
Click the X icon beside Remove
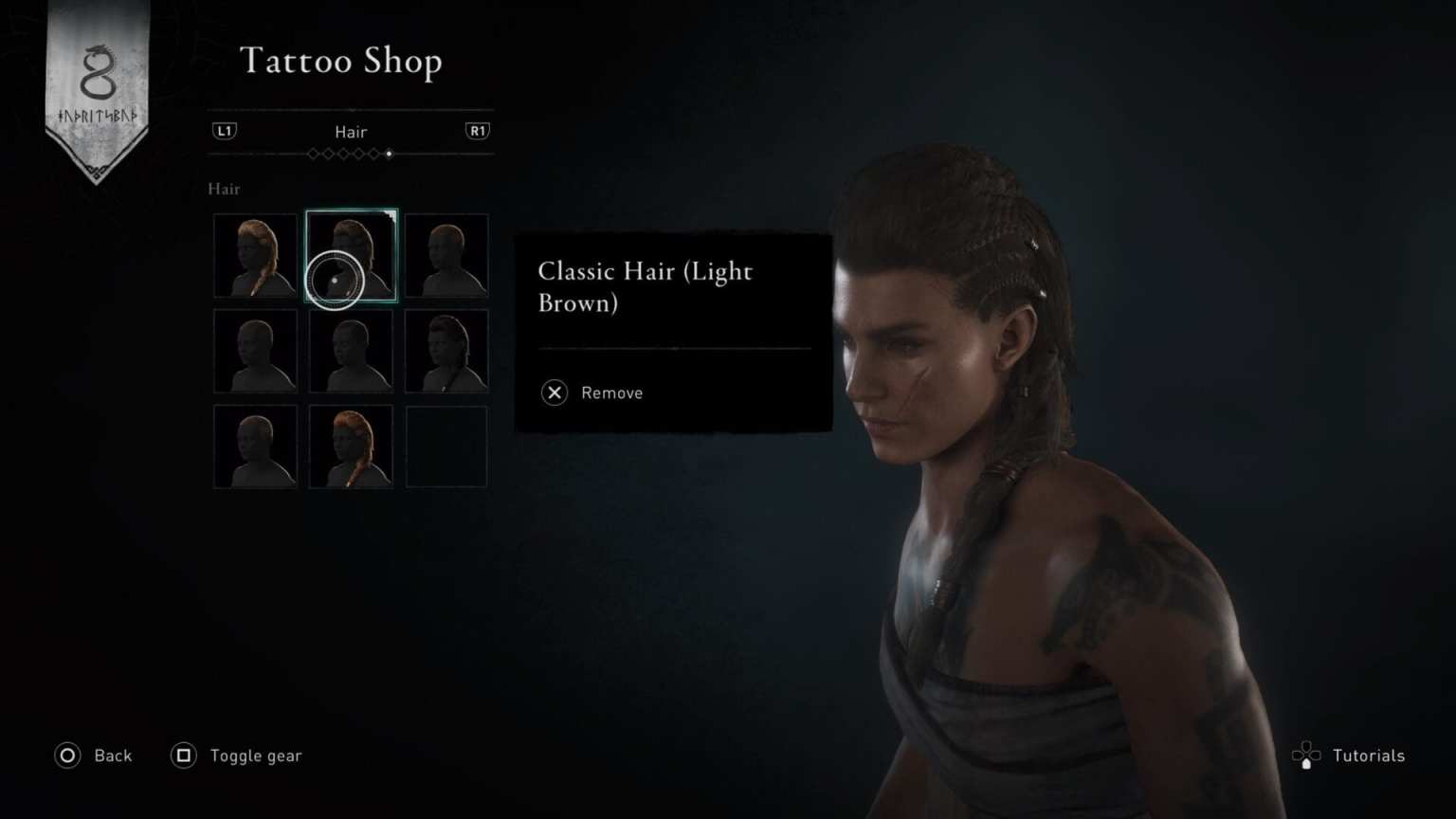point(554,392)
